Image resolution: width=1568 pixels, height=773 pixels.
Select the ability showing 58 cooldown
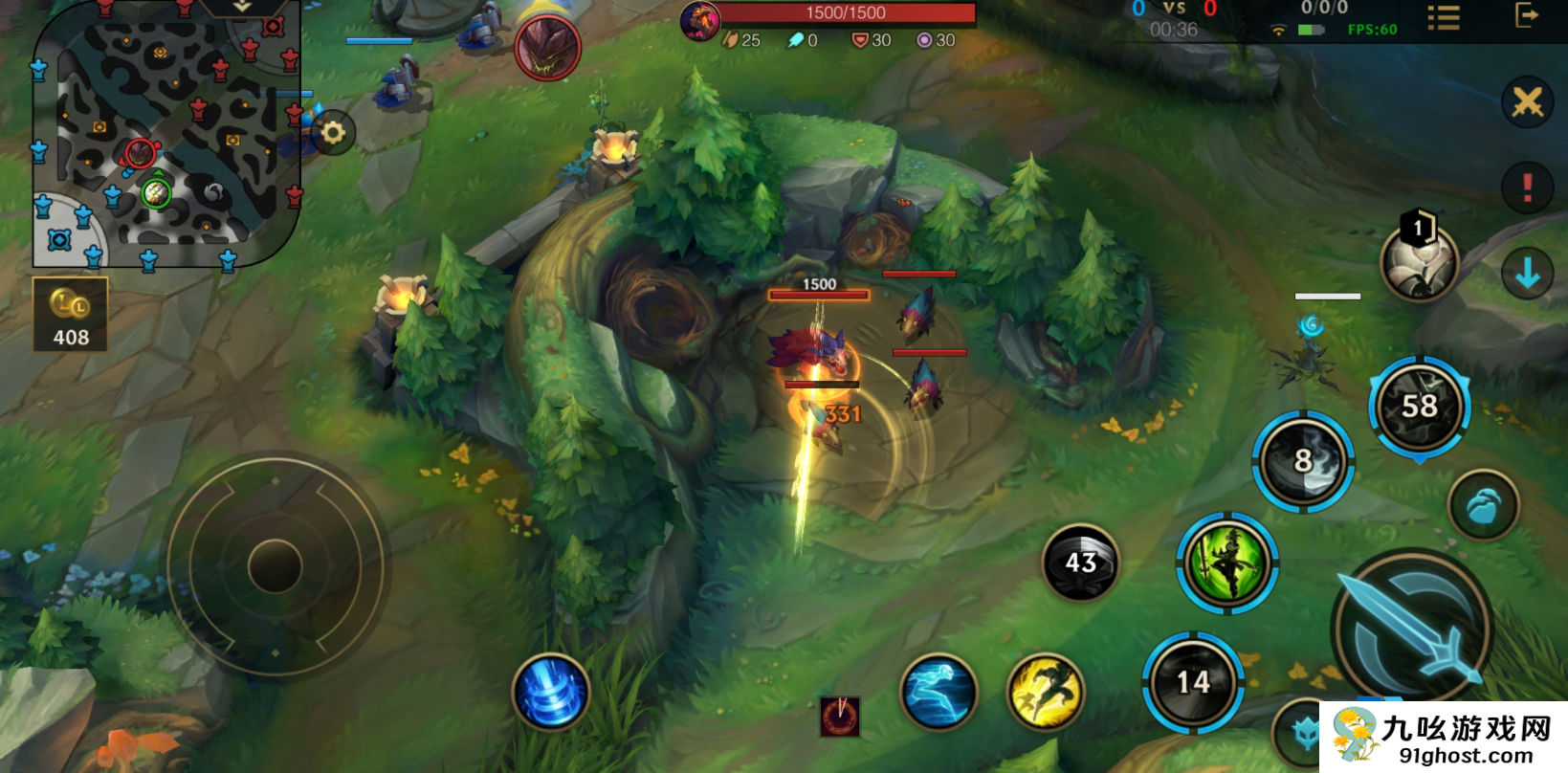[x=1420, y=407]
